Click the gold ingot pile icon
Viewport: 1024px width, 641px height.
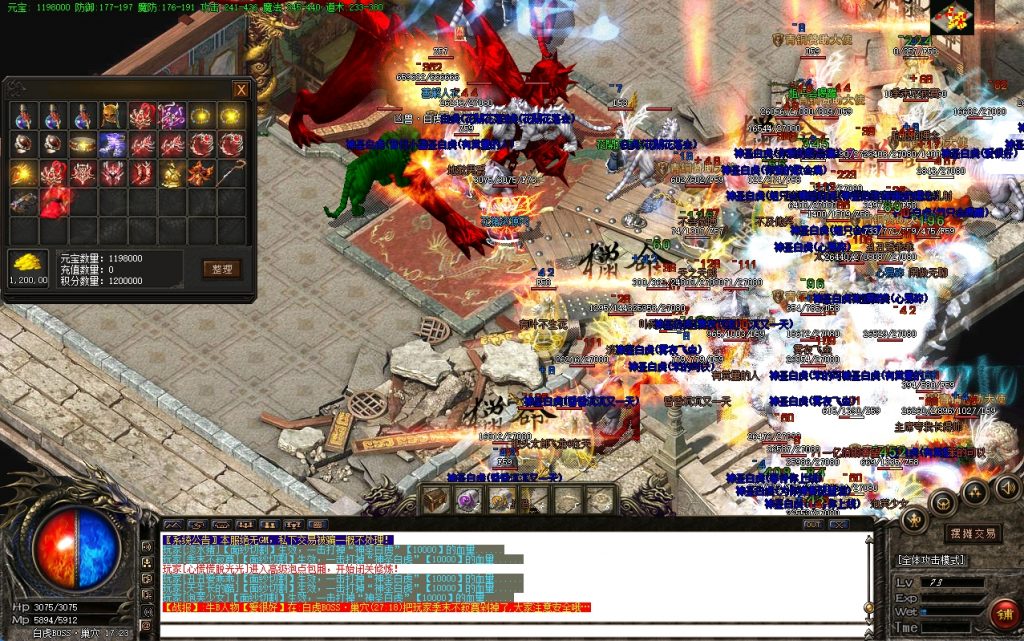click(x=27, y=264)
